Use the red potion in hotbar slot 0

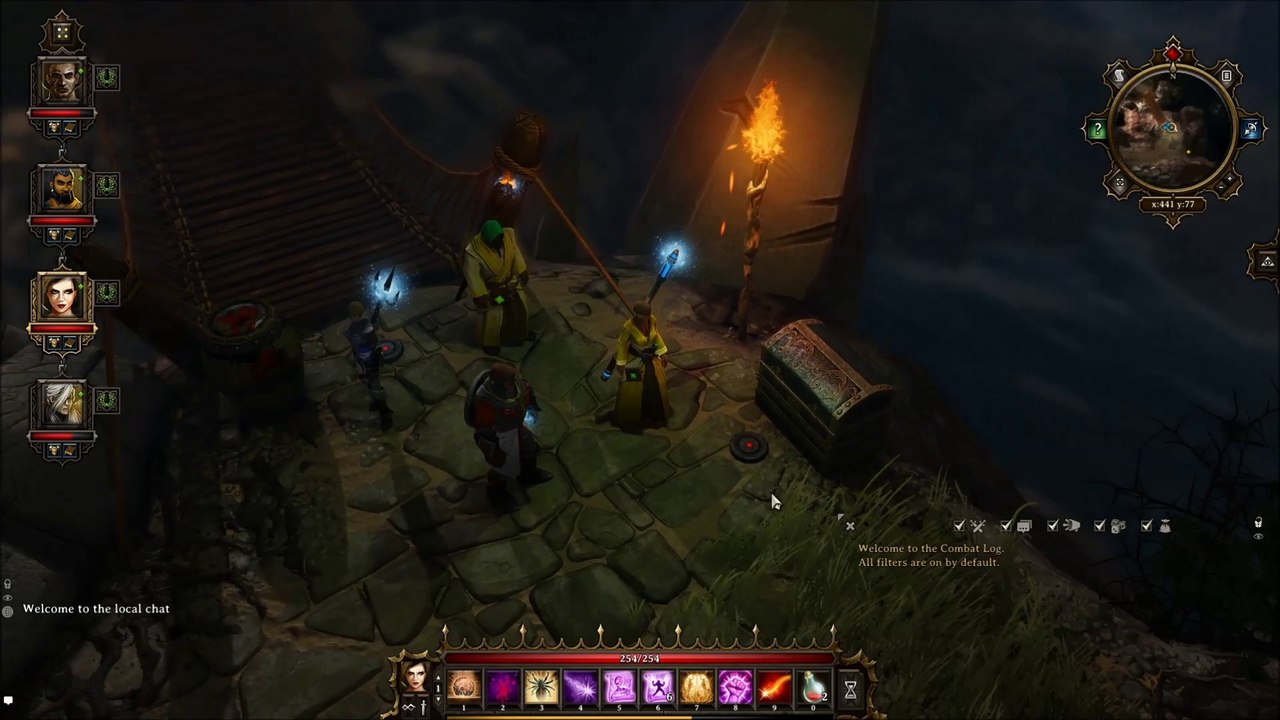813,688
